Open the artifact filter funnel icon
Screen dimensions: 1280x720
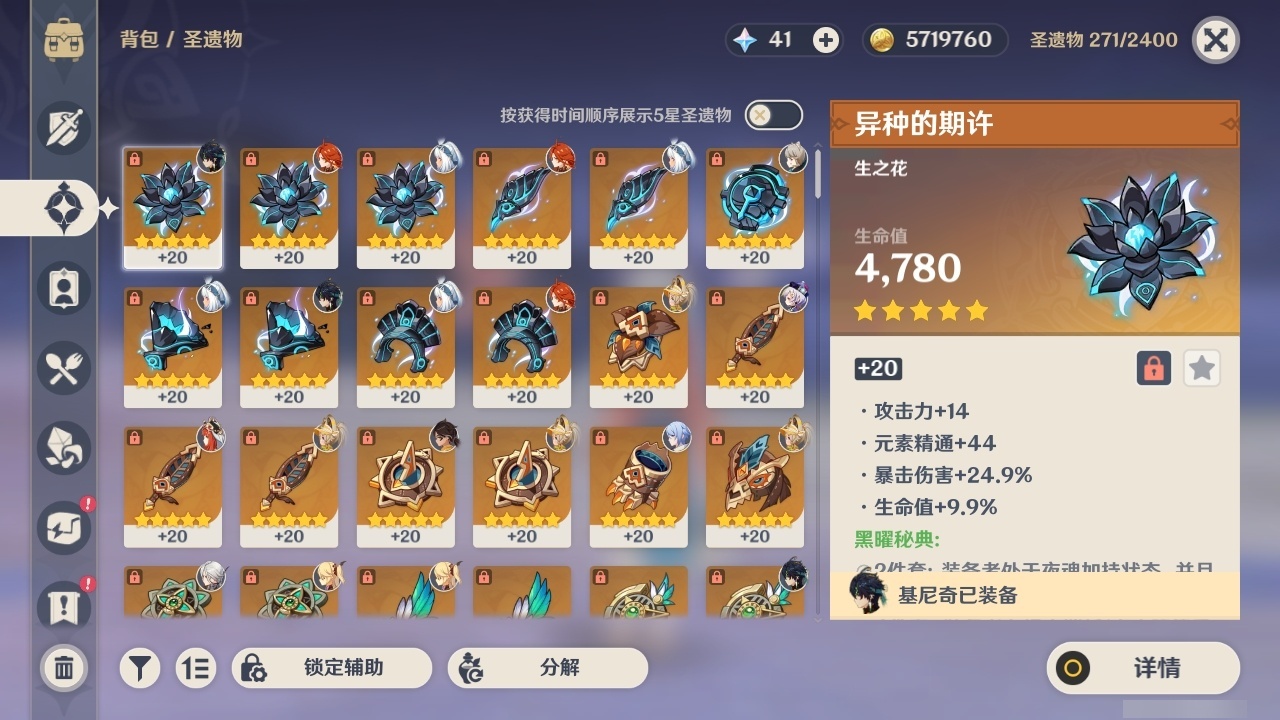140,667
